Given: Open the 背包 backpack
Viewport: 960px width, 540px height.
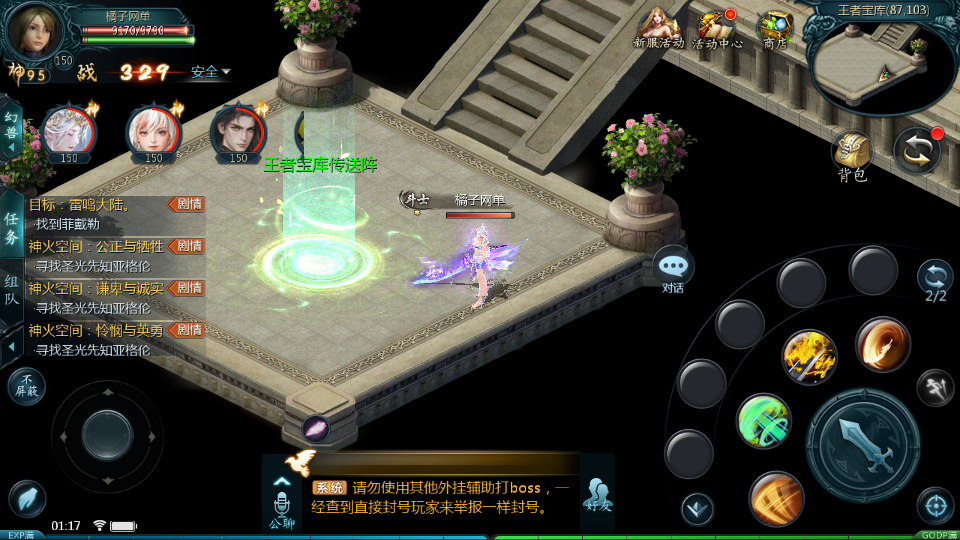Looking at the screenshot, I should (852, 156).
